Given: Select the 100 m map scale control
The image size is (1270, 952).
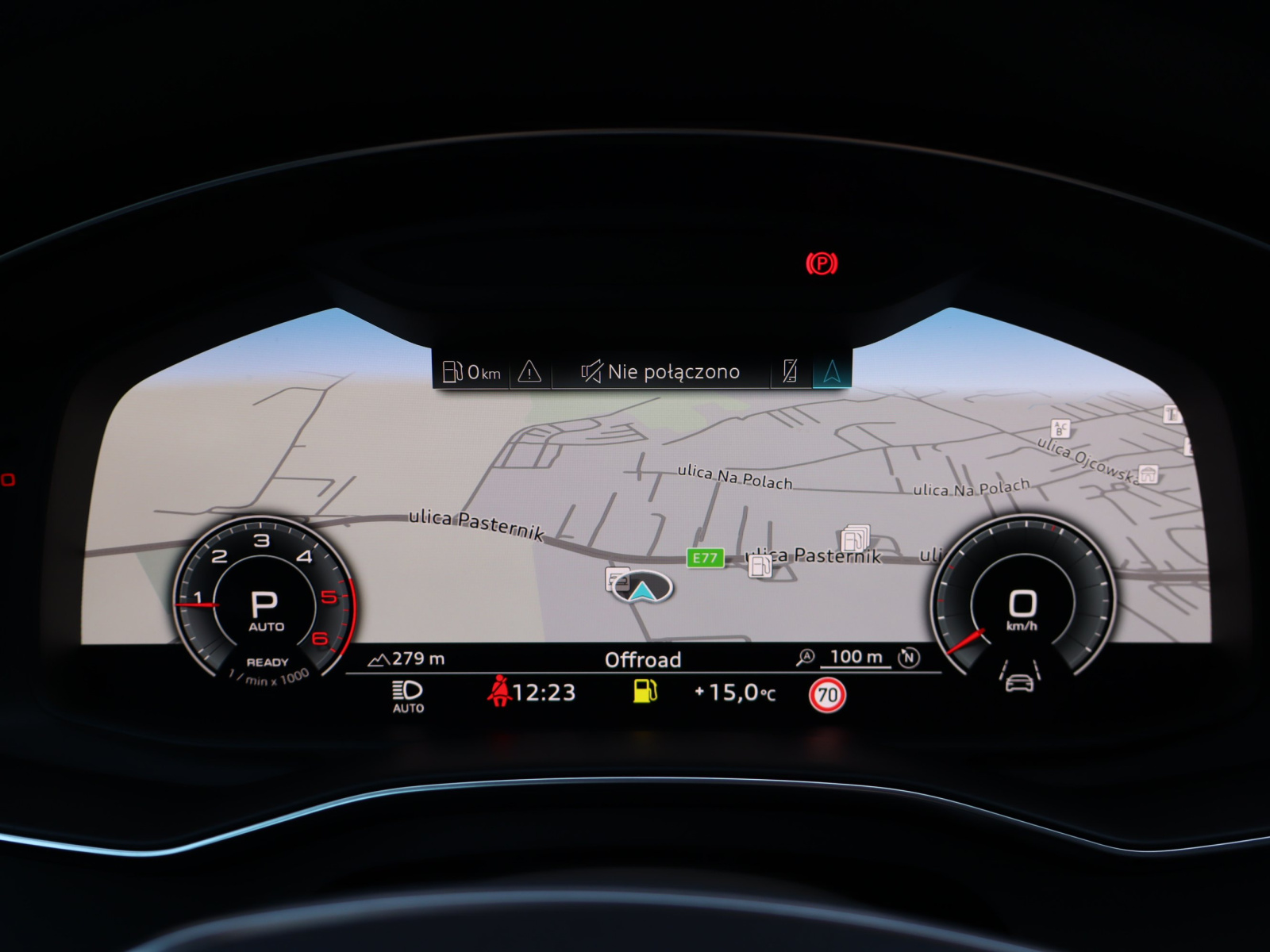Looking at the screenshot, I should pos(855,658).
